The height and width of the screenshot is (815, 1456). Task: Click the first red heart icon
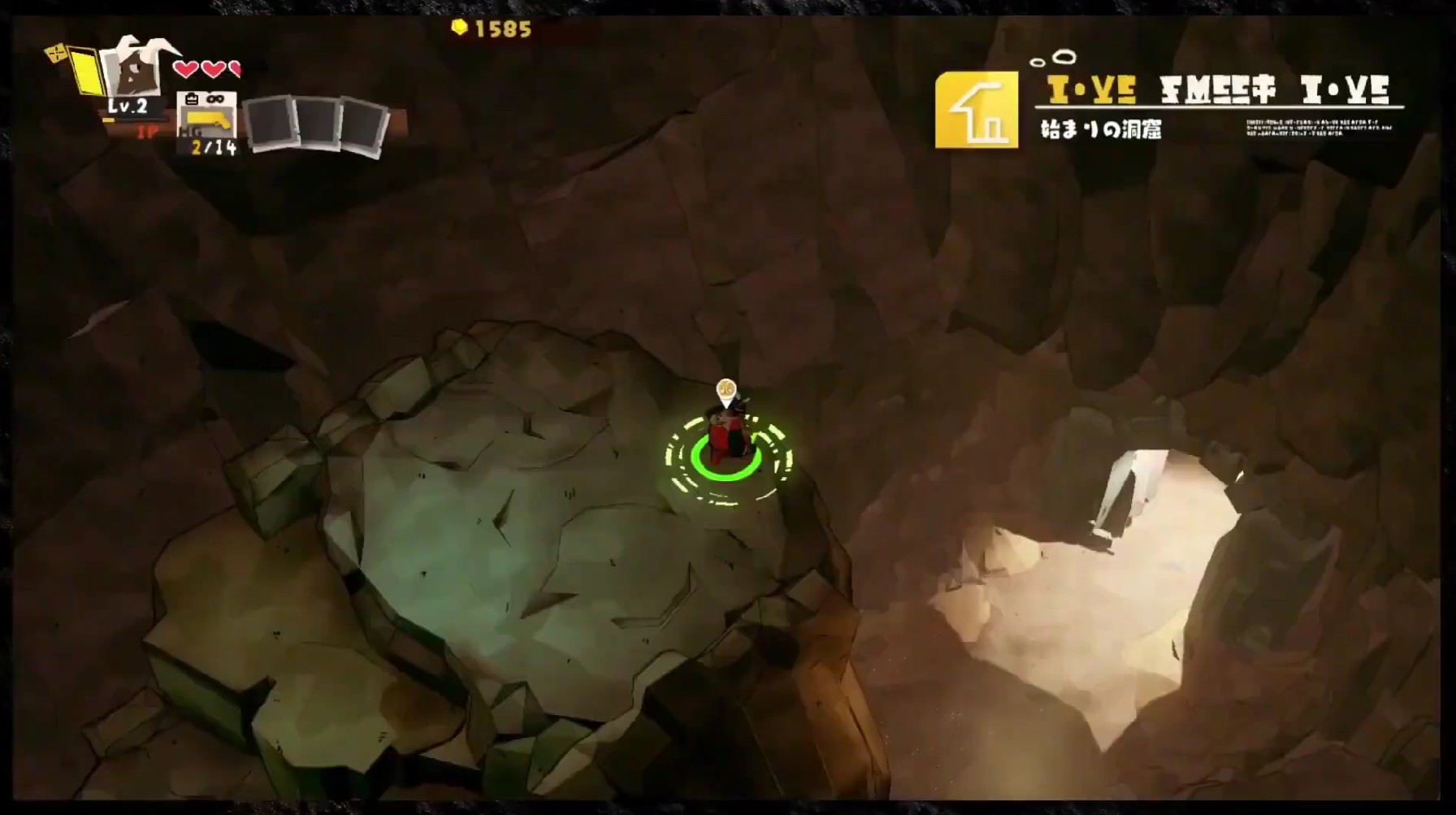(x=186, y=69)
